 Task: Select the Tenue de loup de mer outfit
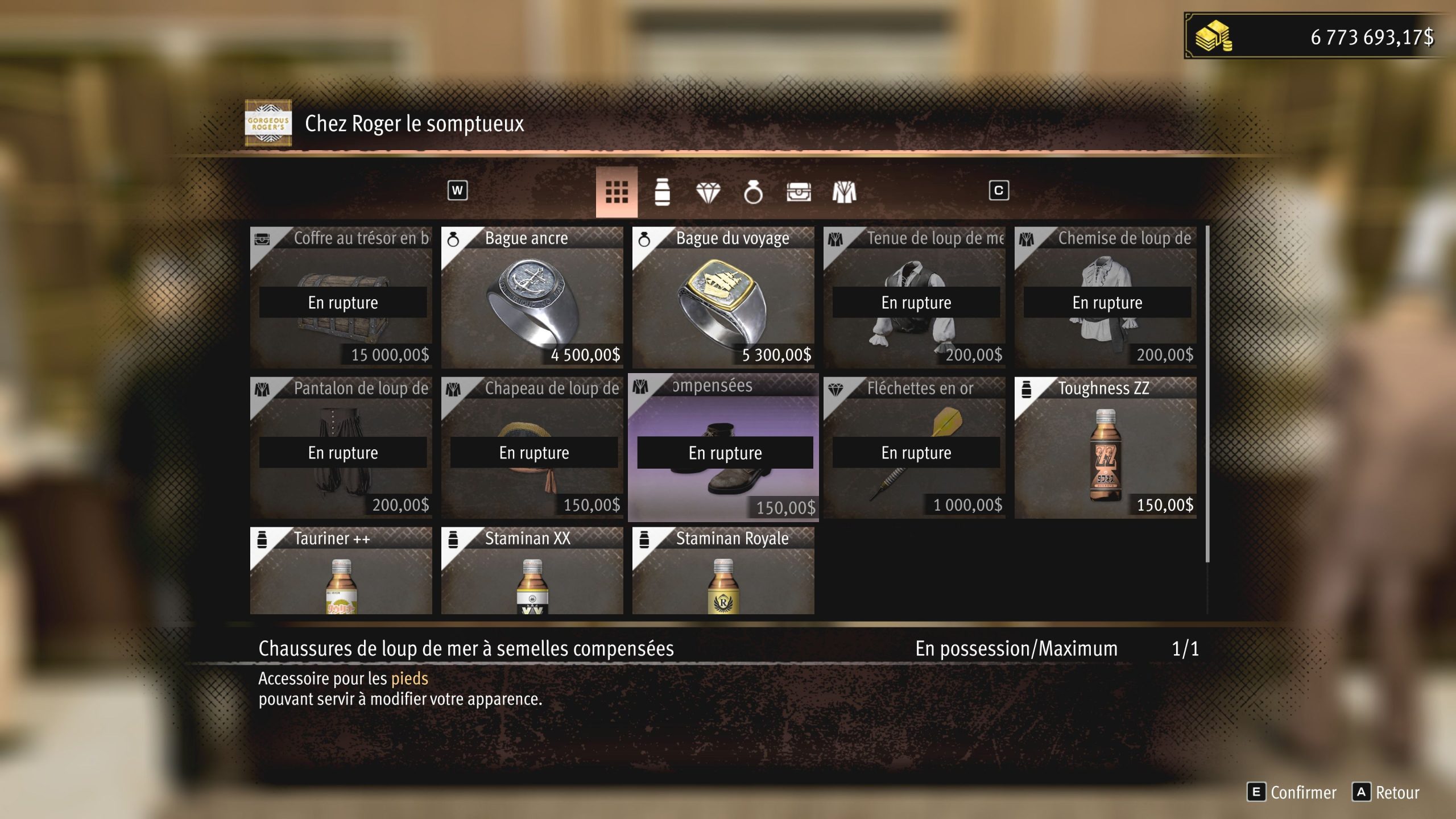coord(915,297)
